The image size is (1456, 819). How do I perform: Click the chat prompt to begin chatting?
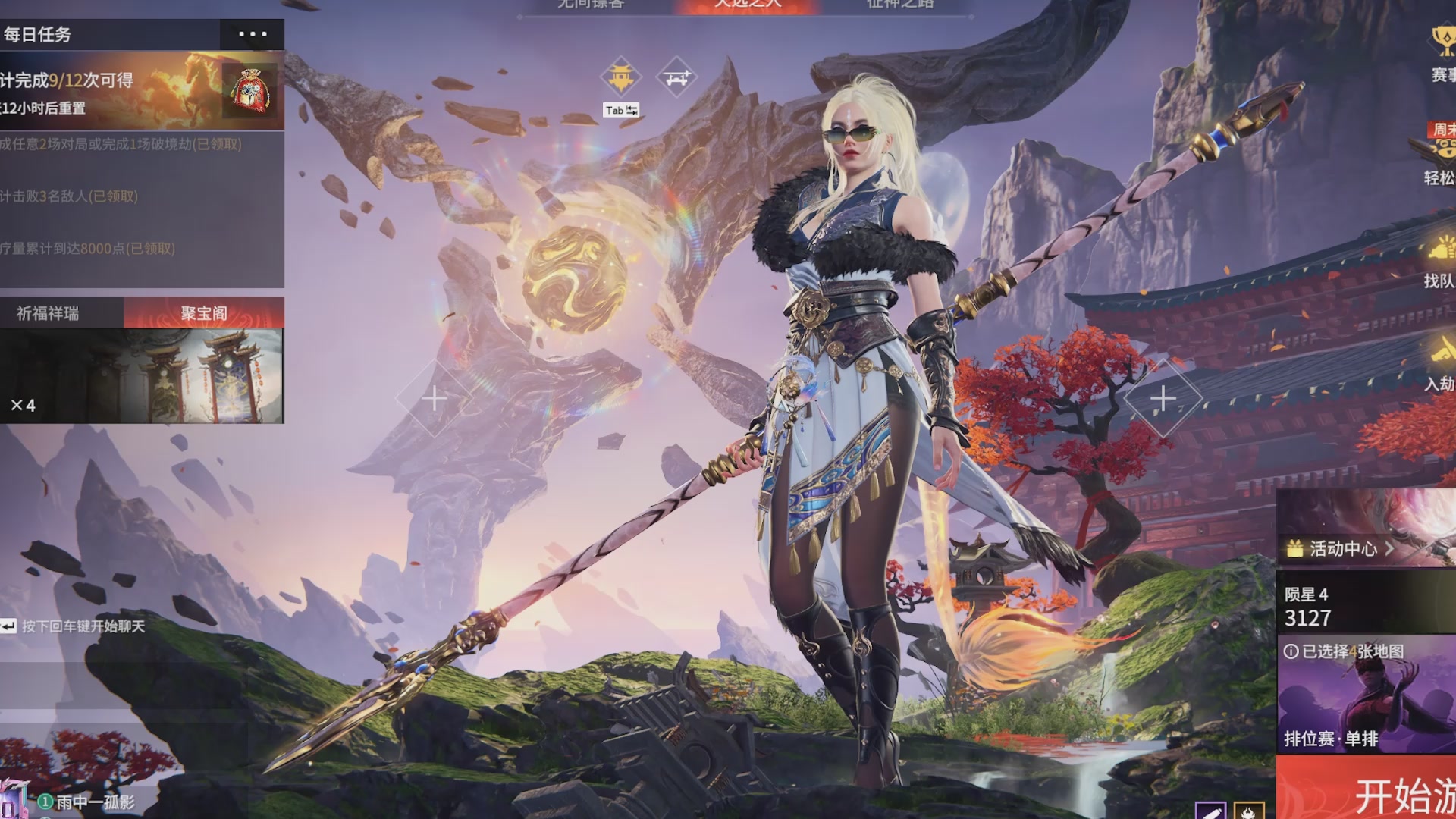click(x=82, y=626)
